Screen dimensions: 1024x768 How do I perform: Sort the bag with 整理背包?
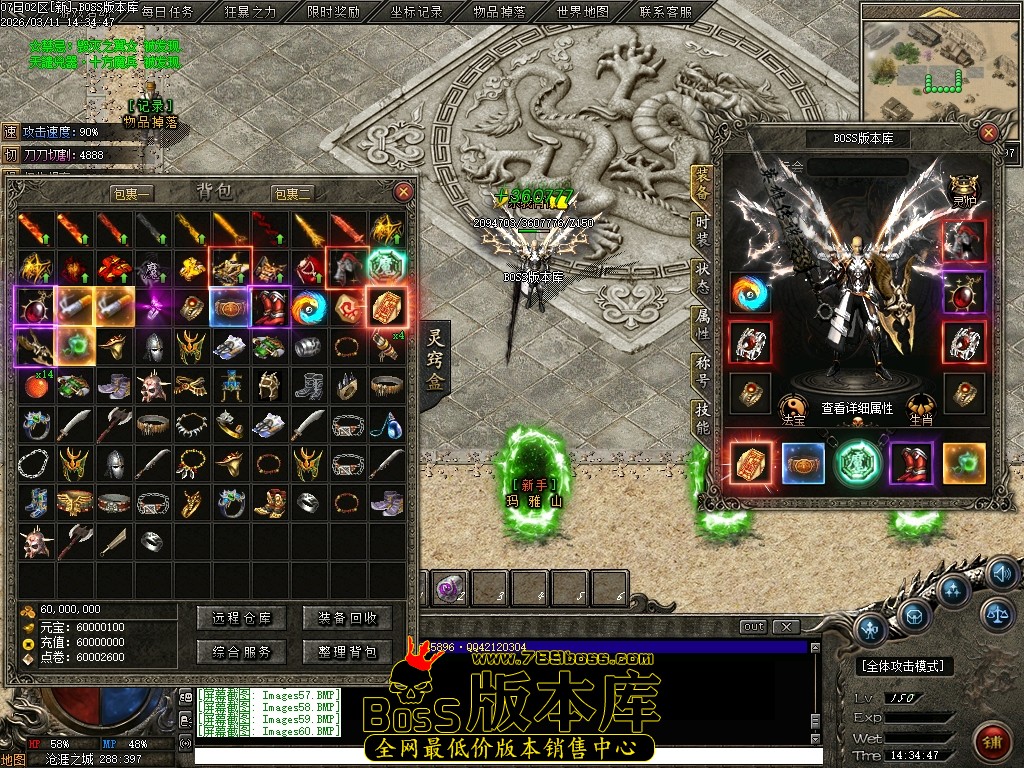347,652
